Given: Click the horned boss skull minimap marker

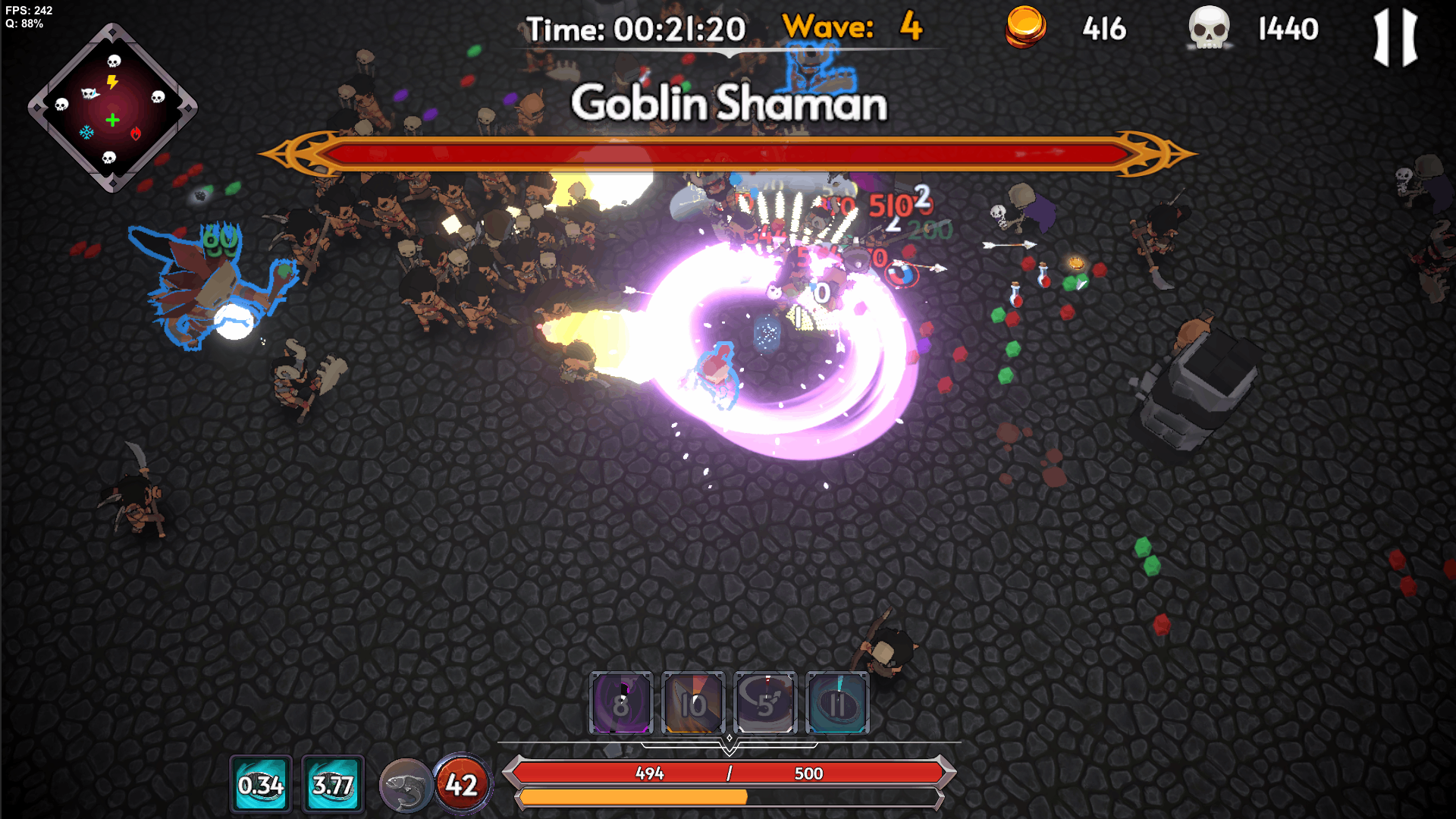Looking at the screenshot, I should tap(90, 93).
